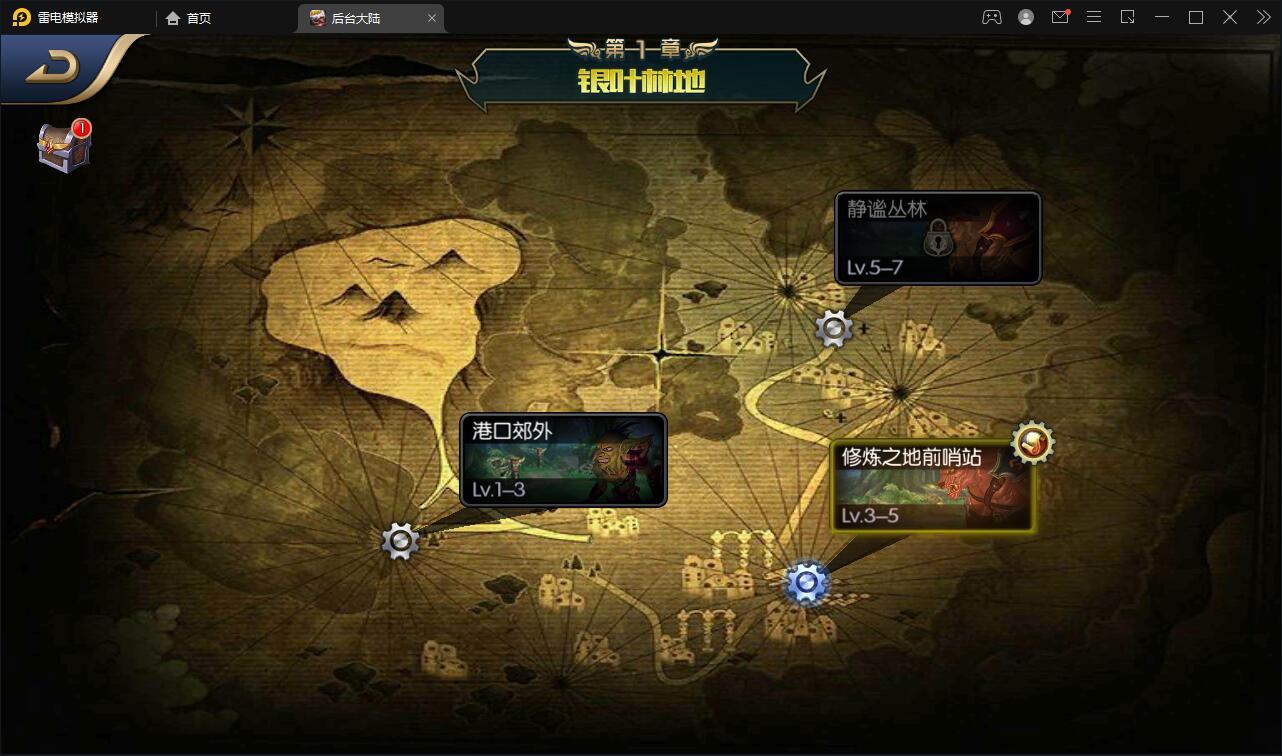Click the 第1章 银叶林地 chapter banner
Screen dimensions: 1282x756
[x=641, y=71]
